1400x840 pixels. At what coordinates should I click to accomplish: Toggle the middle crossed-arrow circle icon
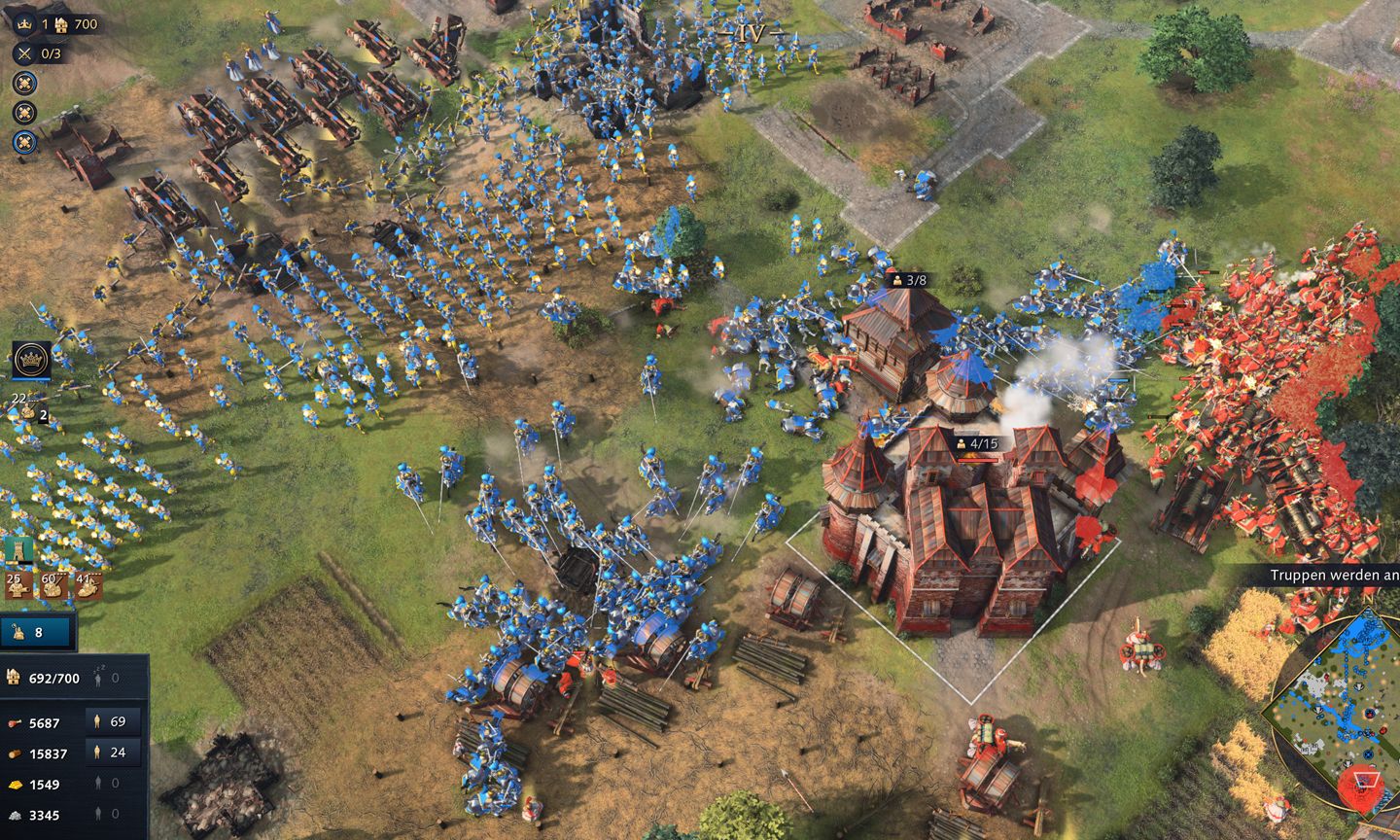(24, 112)
